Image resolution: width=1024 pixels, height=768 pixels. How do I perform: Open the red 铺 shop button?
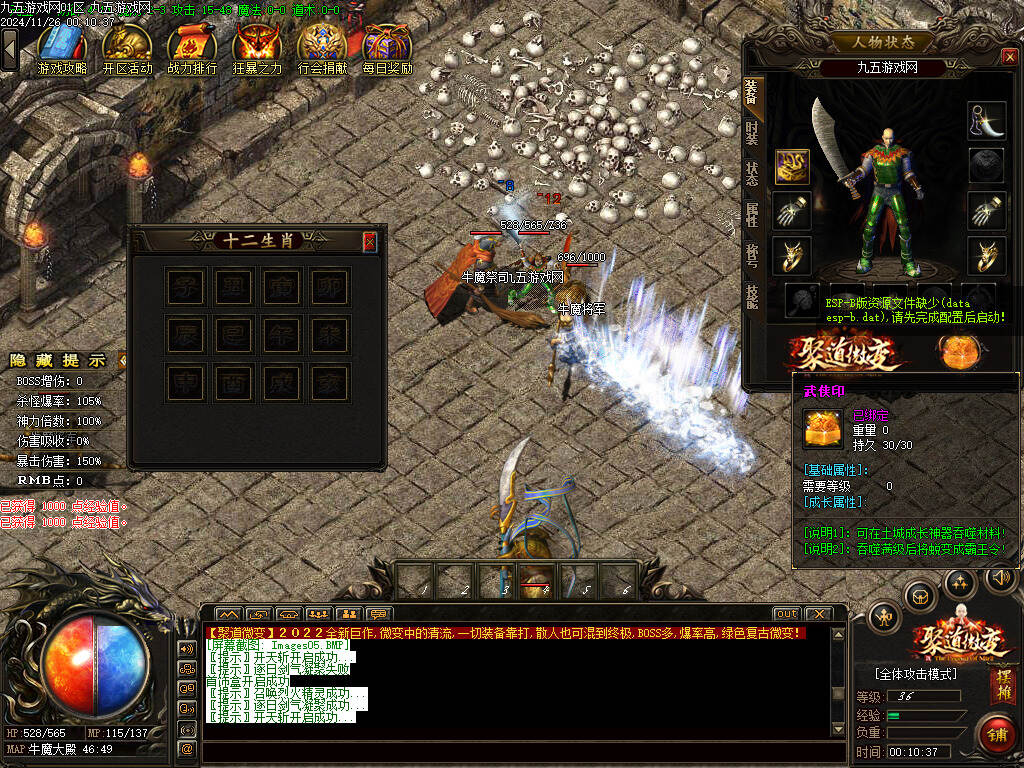click(995, 734)
